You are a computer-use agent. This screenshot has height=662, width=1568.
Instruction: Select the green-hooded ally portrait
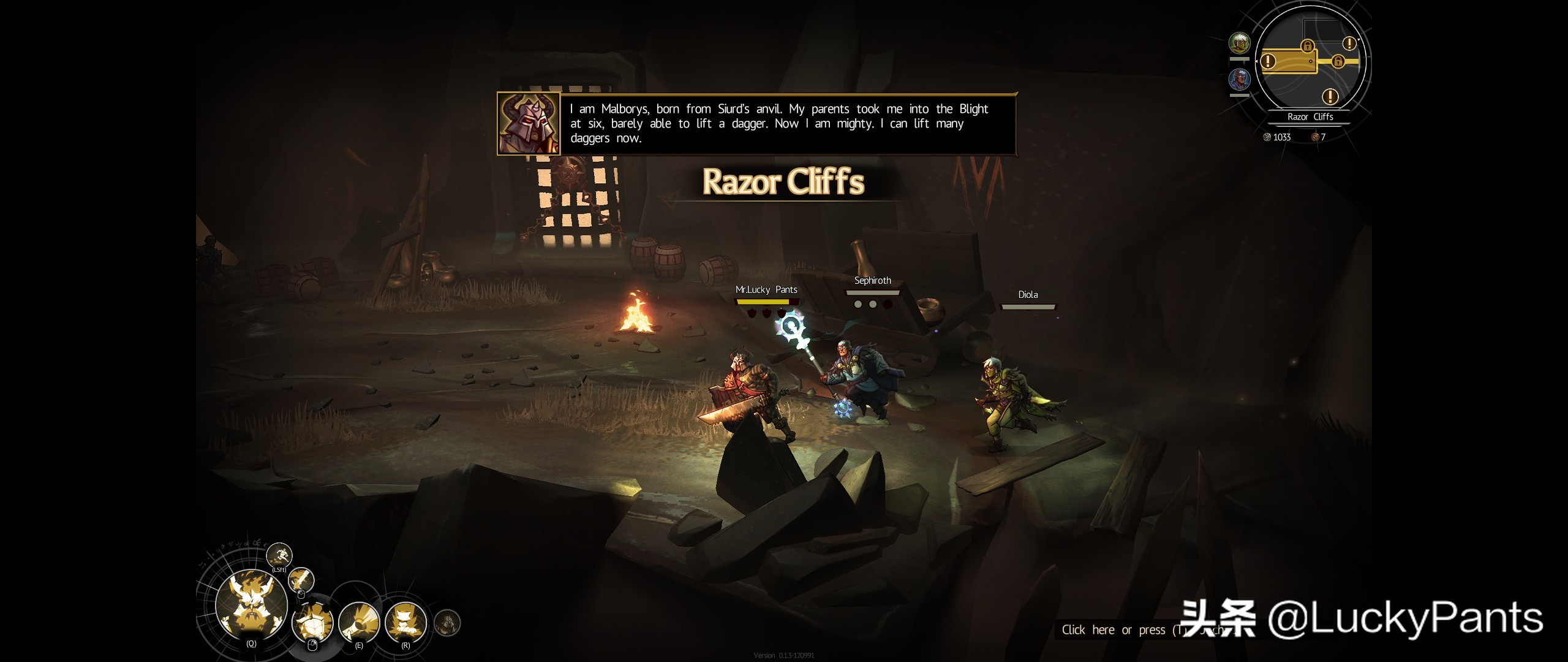point(1240,43)
